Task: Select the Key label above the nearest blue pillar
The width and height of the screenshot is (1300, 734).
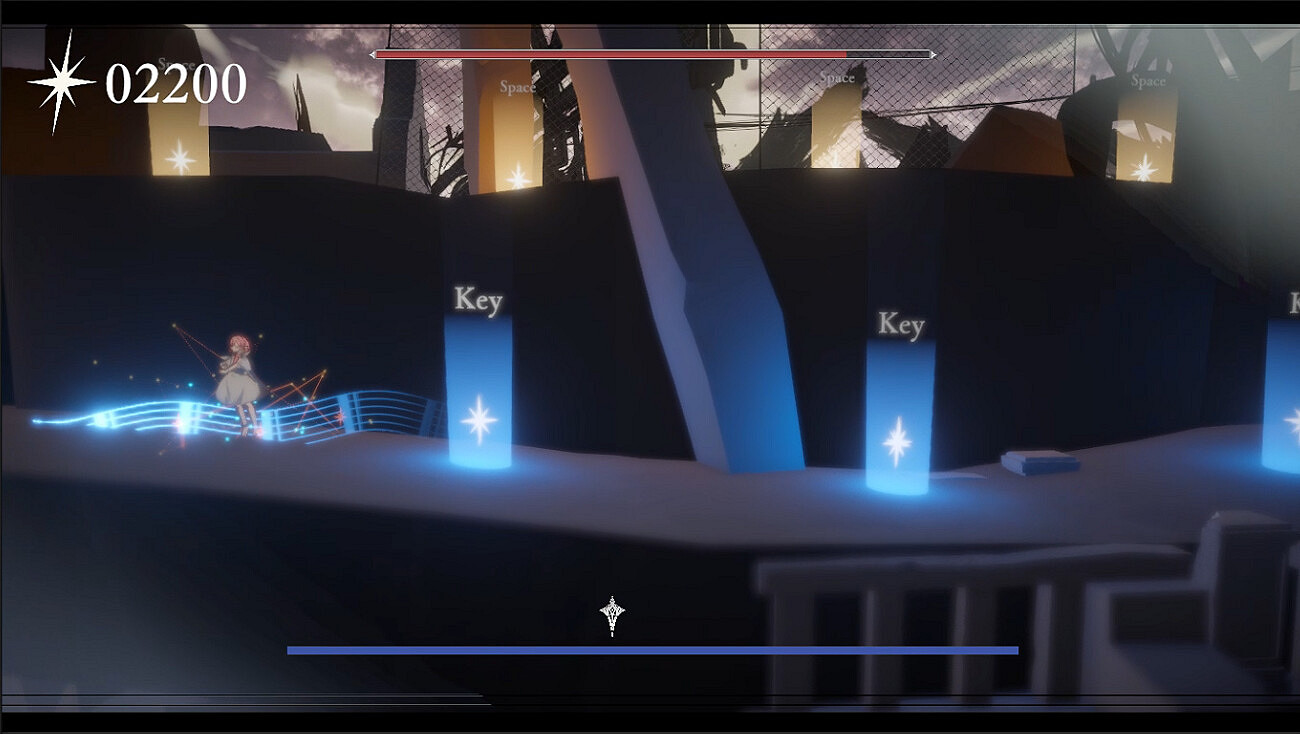Action: pos(478,297)
